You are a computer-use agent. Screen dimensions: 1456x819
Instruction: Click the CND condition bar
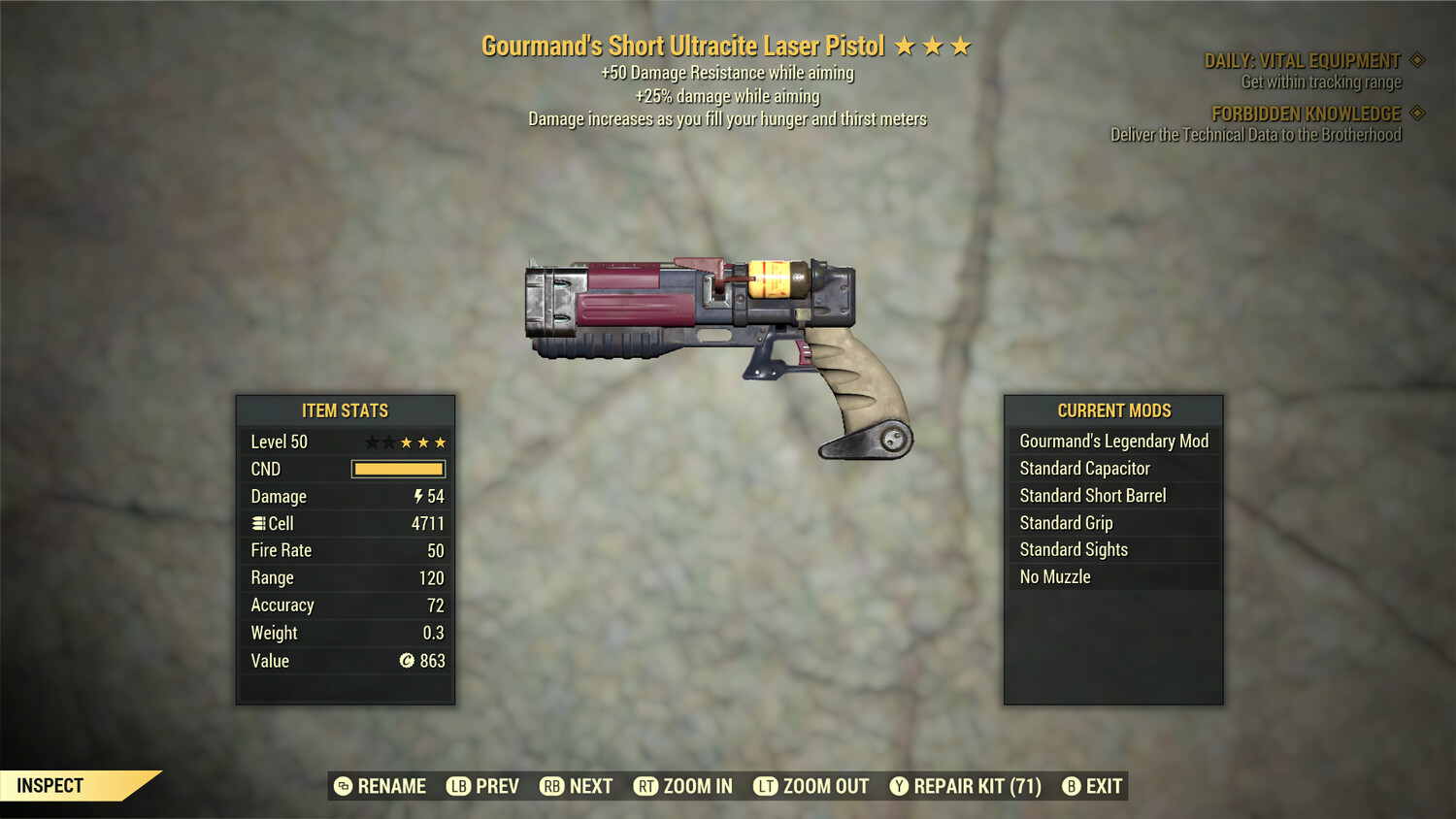[398, 469]
